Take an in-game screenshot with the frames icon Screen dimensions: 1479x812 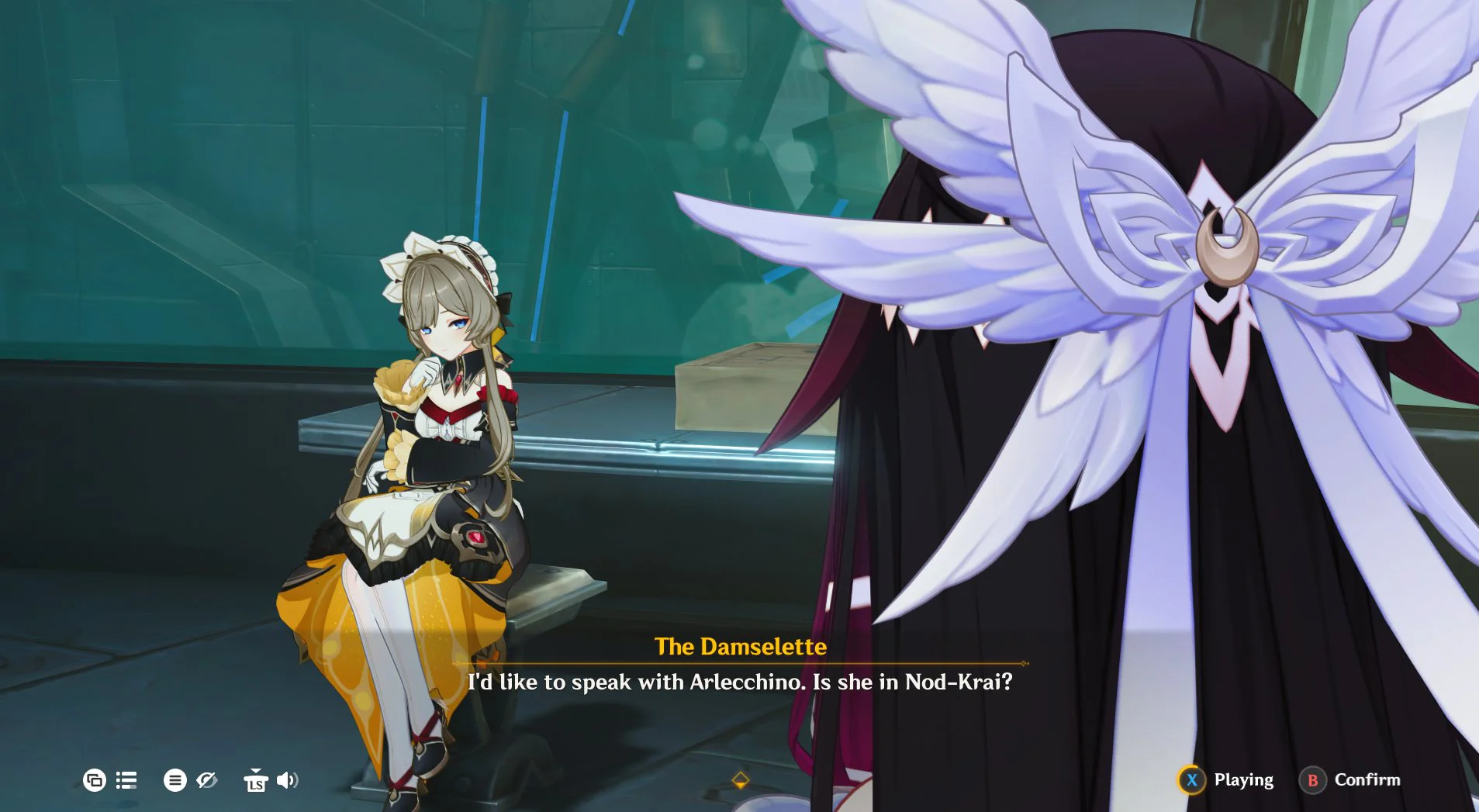pos(95,781)
